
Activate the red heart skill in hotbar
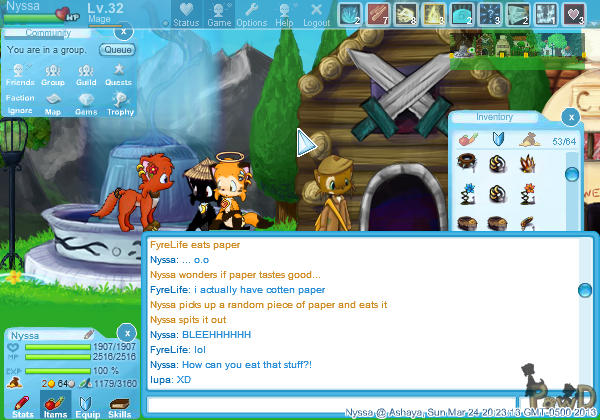coord(574,14)
